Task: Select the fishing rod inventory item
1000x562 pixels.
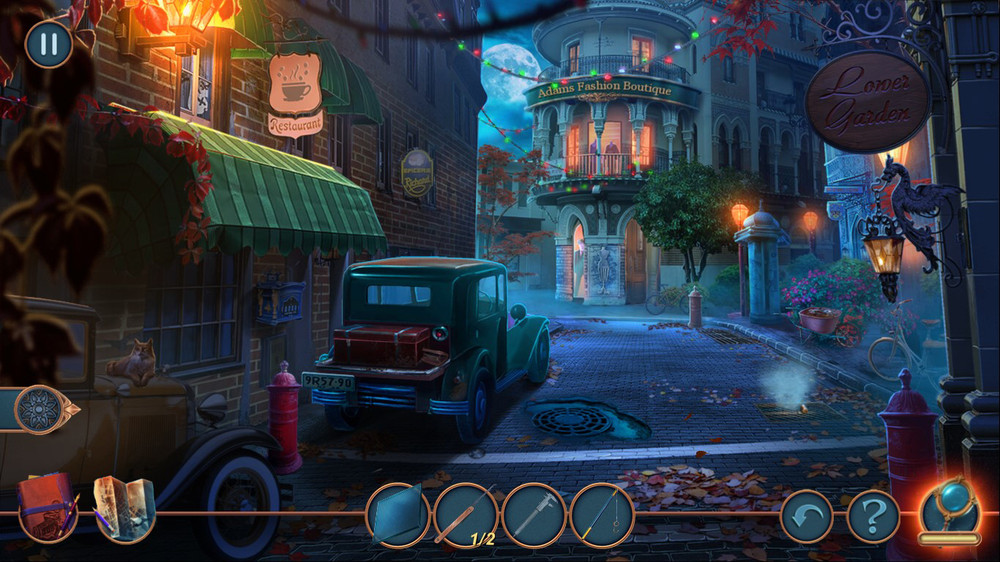Action: [x=602, y=516]
